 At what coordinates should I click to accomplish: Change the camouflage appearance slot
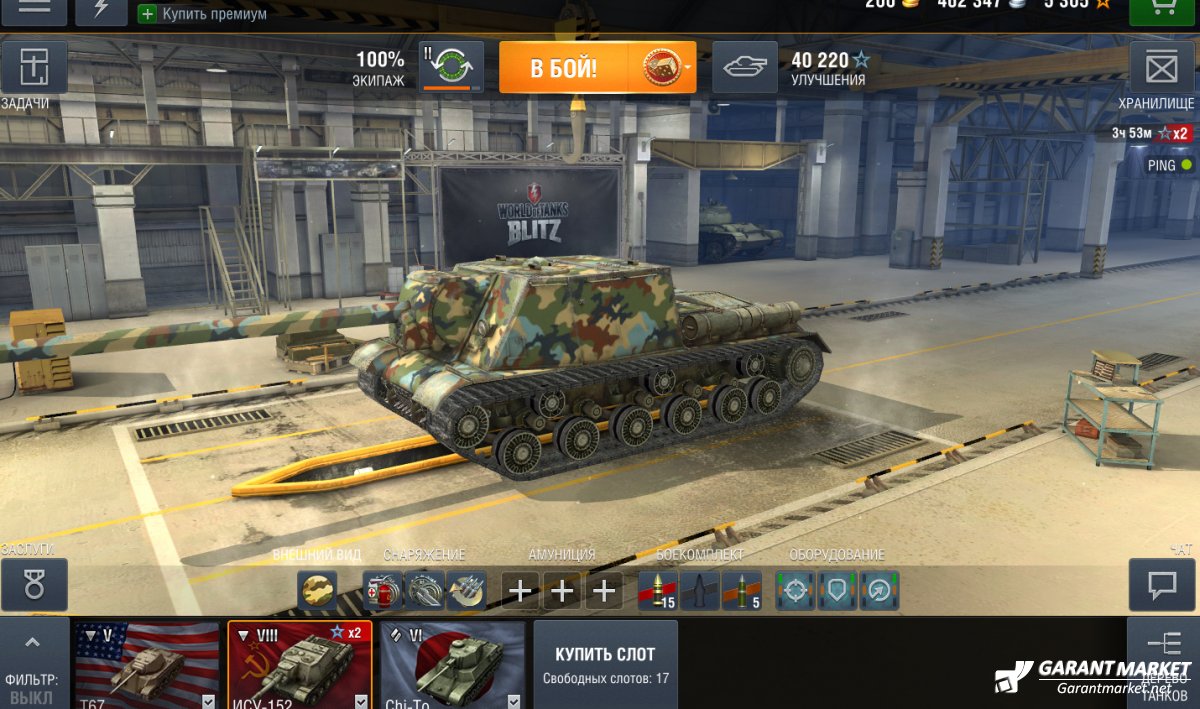(x=318, y=591)
